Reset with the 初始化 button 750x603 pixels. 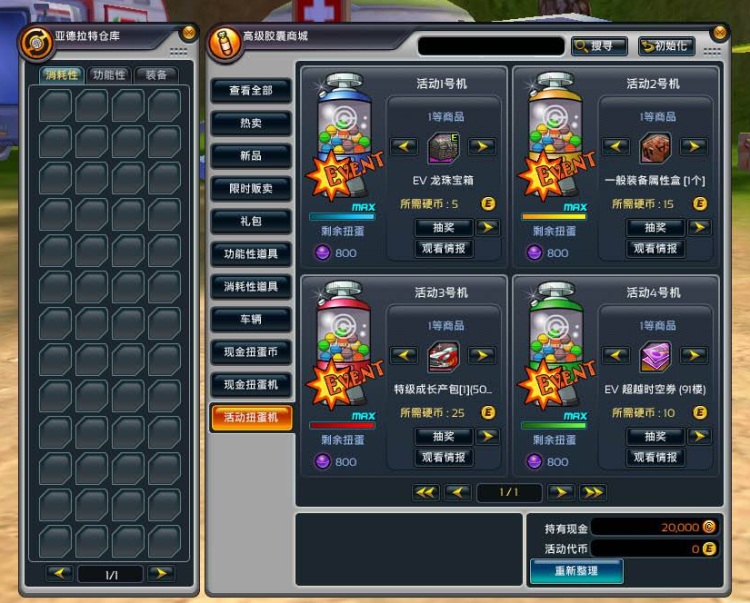[x=666, y=46]
